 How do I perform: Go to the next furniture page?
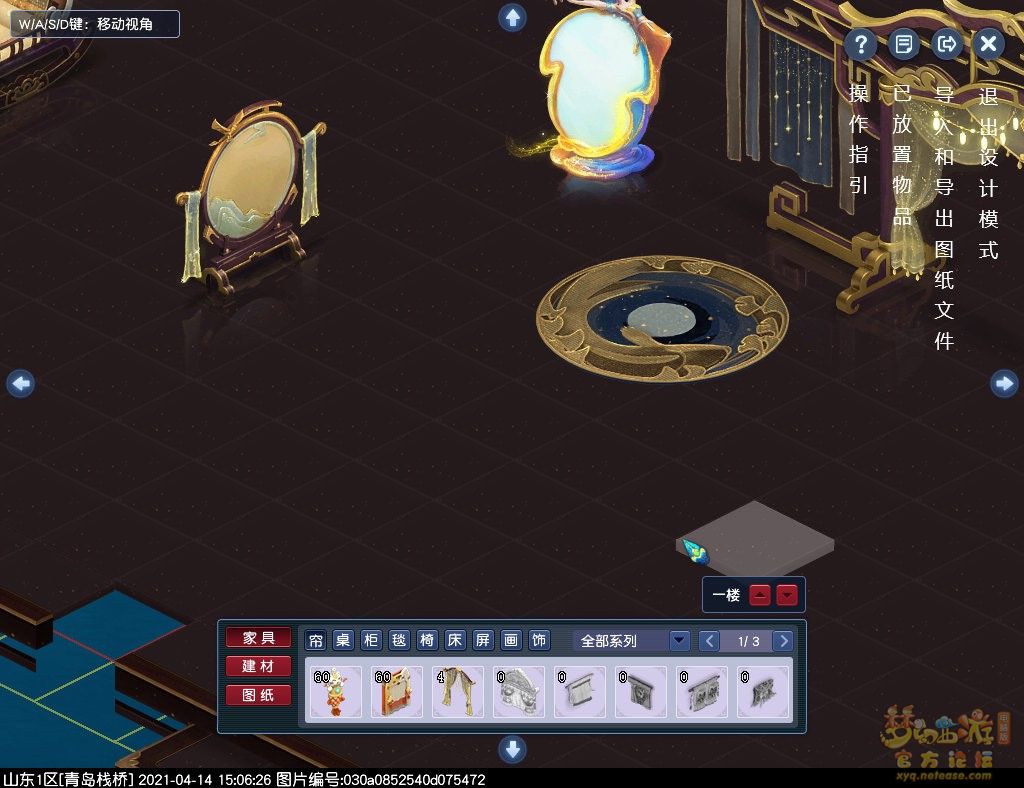click(x=783, y=641)
